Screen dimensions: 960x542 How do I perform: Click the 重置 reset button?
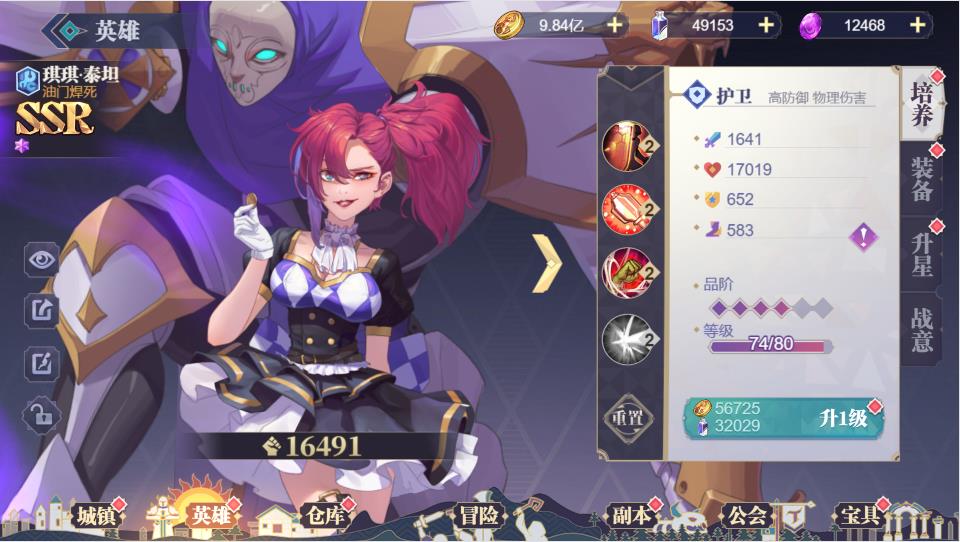[630, 418]
